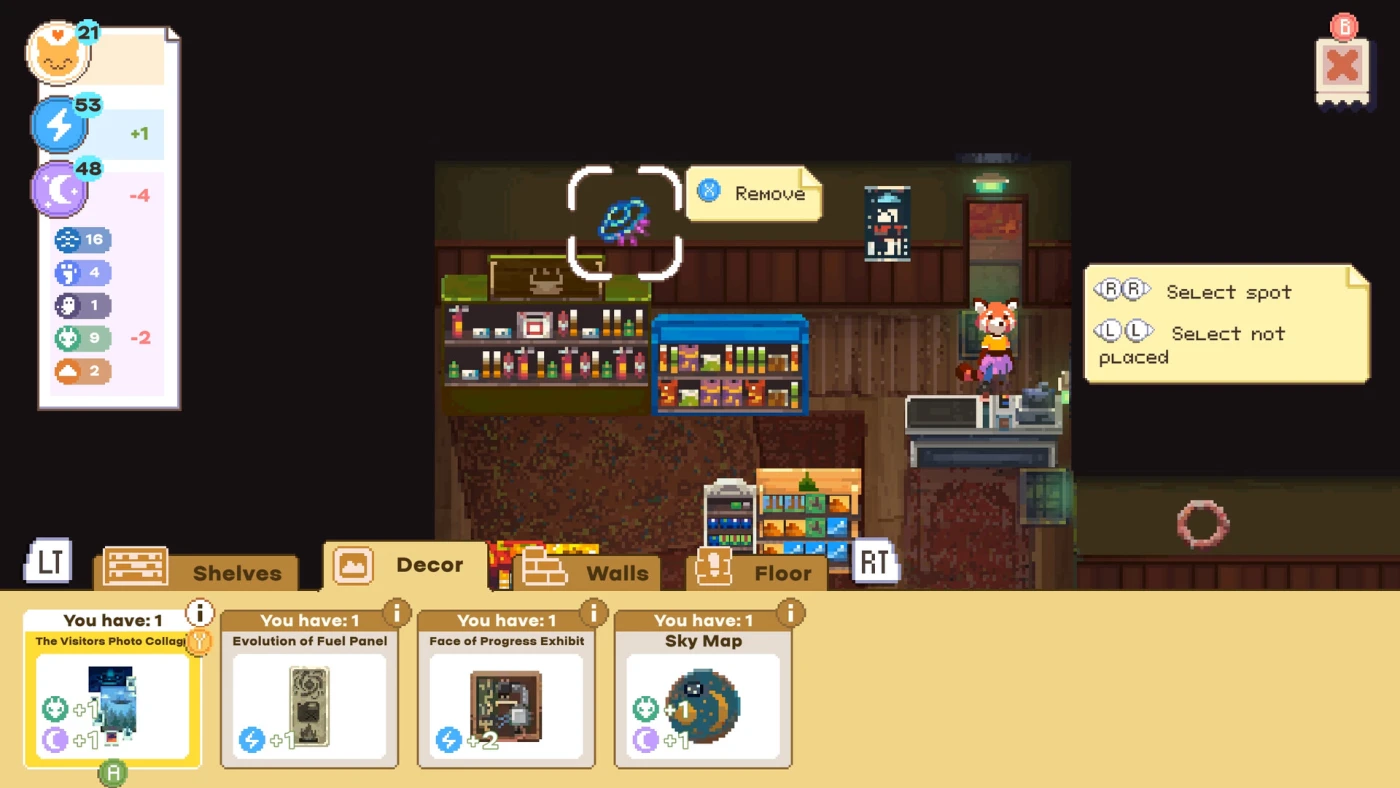Choose The Visitors Photo Collage card
Image resolution: width=1400 pixels, height=788 pixels.
point(112,692)
